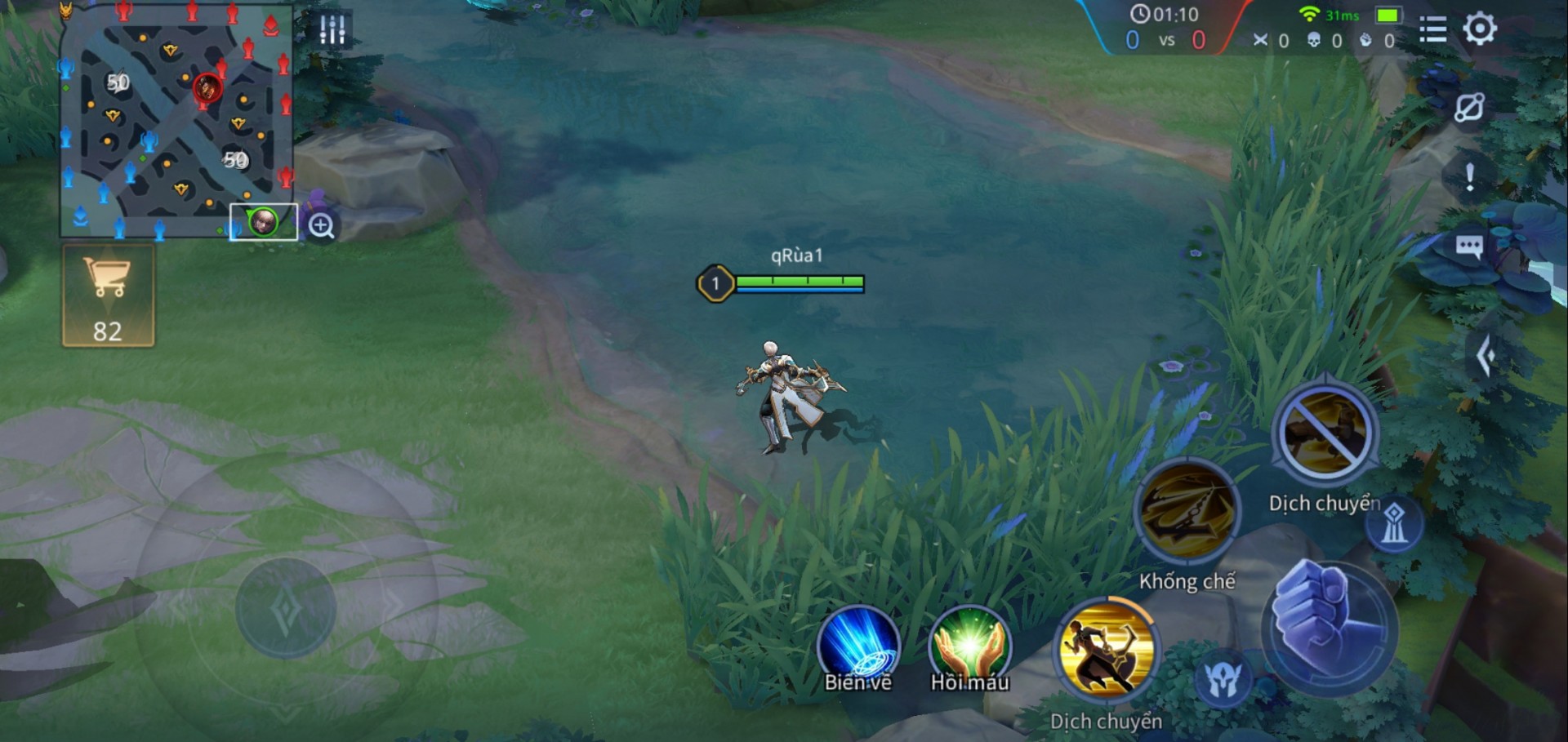Use the Hồi máu heal spell
Screen dimensions: 1568x742
(x=969, y=647)
